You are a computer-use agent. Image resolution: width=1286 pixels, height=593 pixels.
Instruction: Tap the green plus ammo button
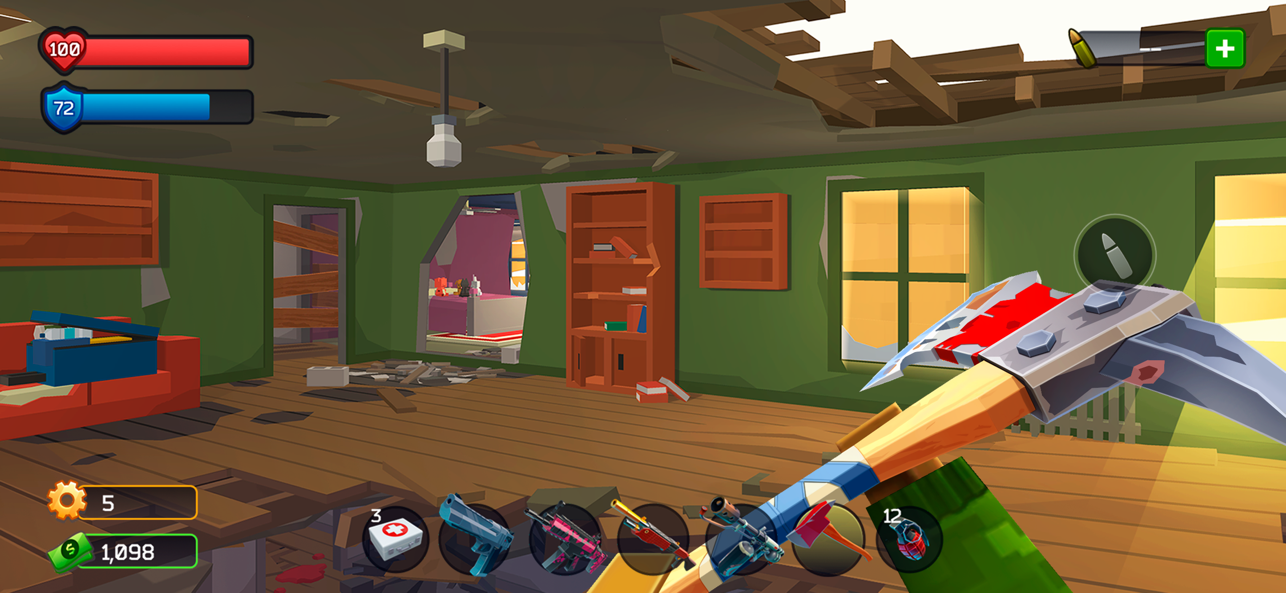[1224, 48]
